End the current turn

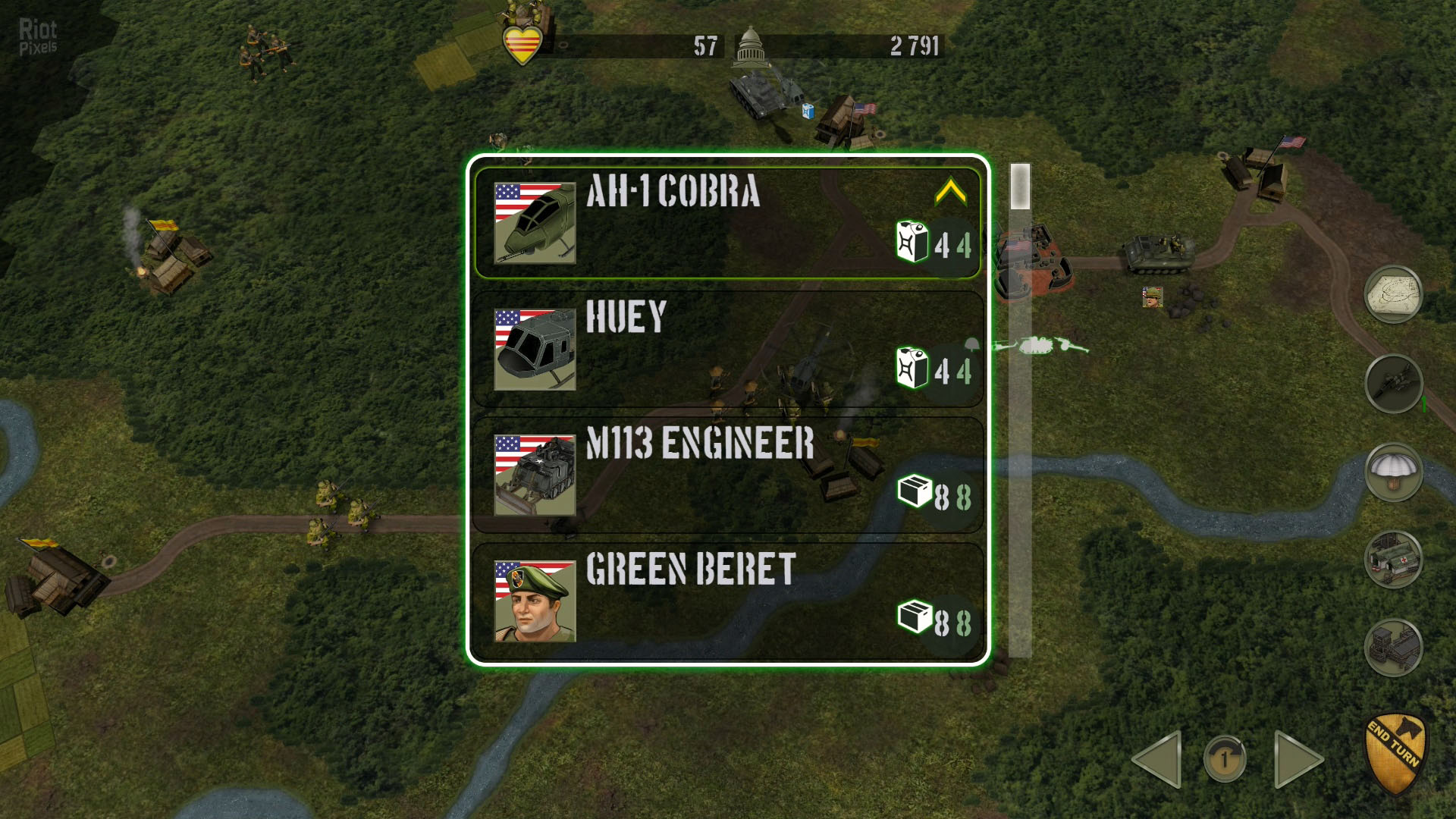[x=1395, y=752]
